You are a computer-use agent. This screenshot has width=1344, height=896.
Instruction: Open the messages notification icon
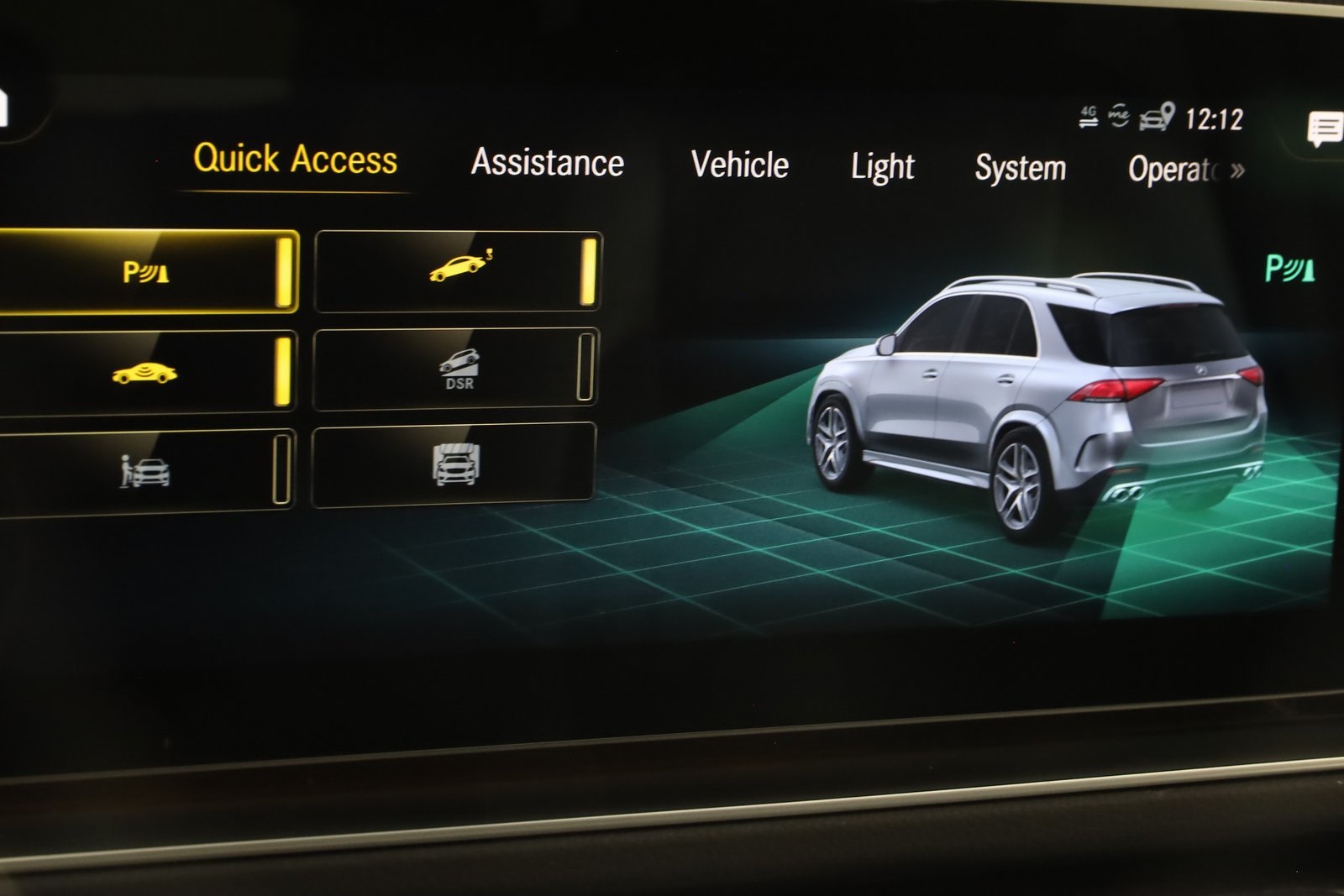point(1321,128)
